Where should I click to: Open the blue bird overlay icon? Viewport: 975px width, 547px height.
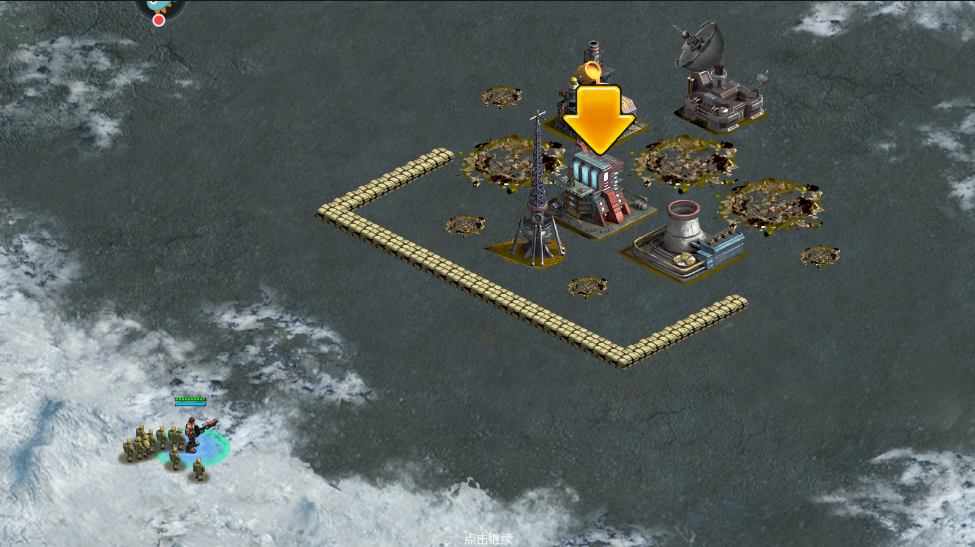coord(160,6)
